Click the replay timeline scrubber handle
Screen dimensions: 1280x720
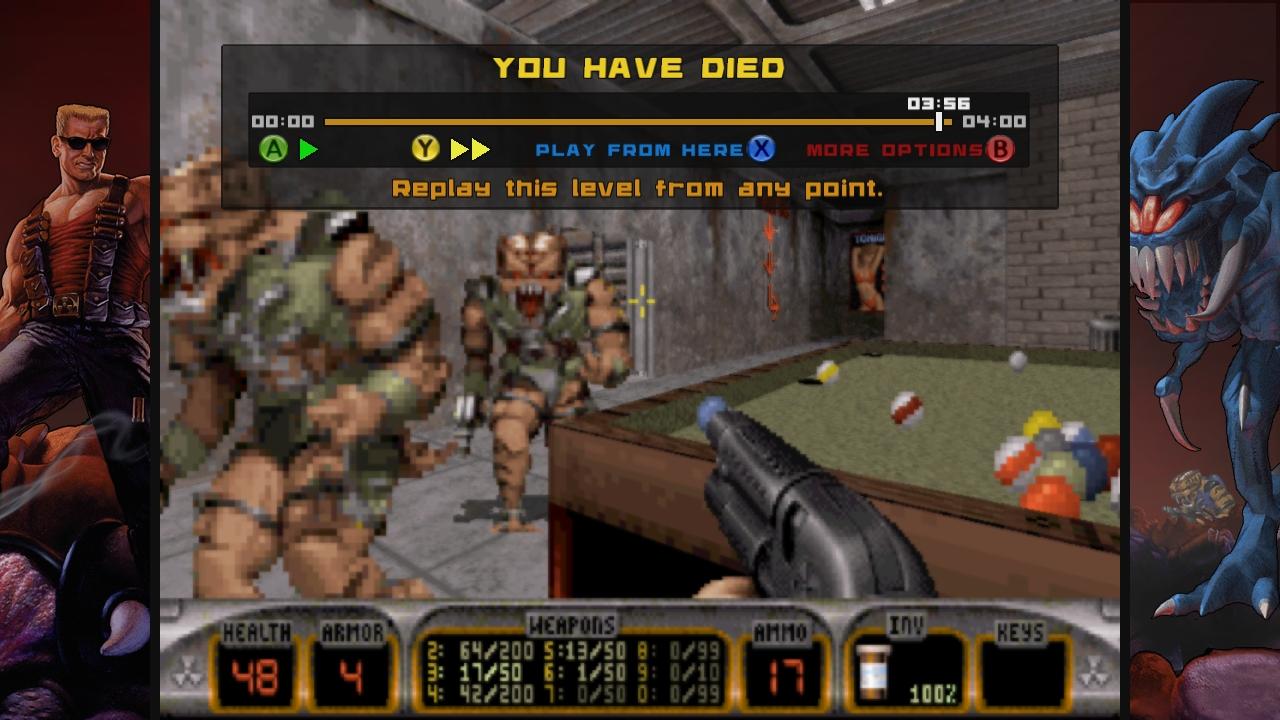tap(938, 122)
